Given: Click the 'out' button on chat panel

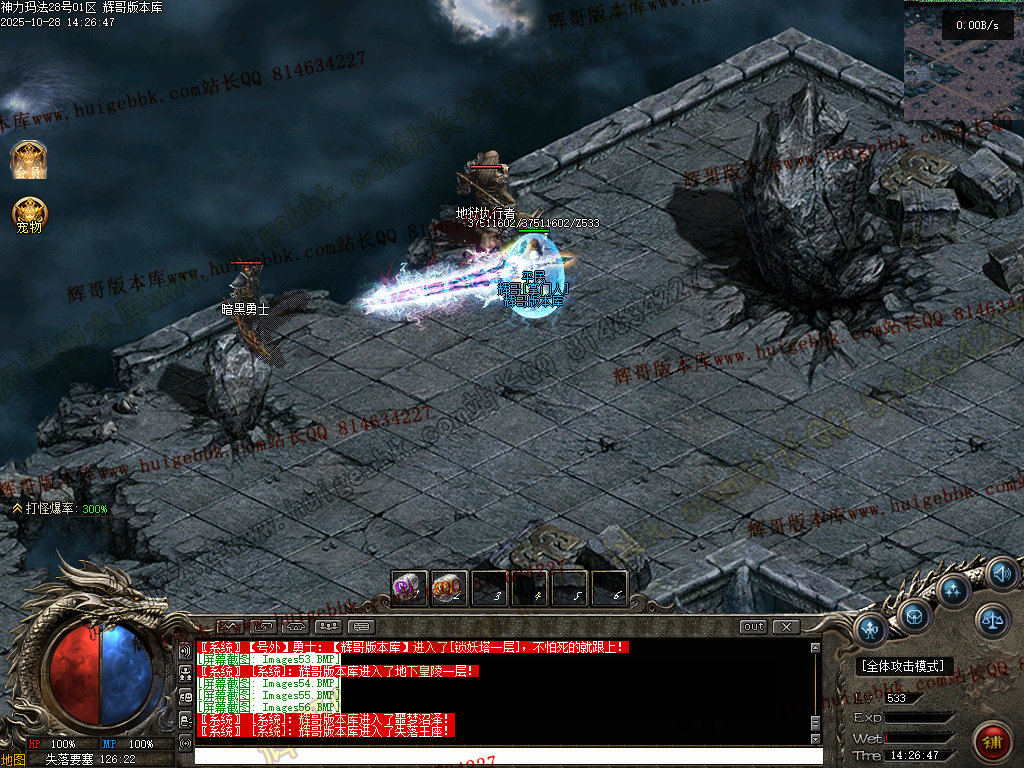Looking at the screenshot, I should (x=754, y=627).
